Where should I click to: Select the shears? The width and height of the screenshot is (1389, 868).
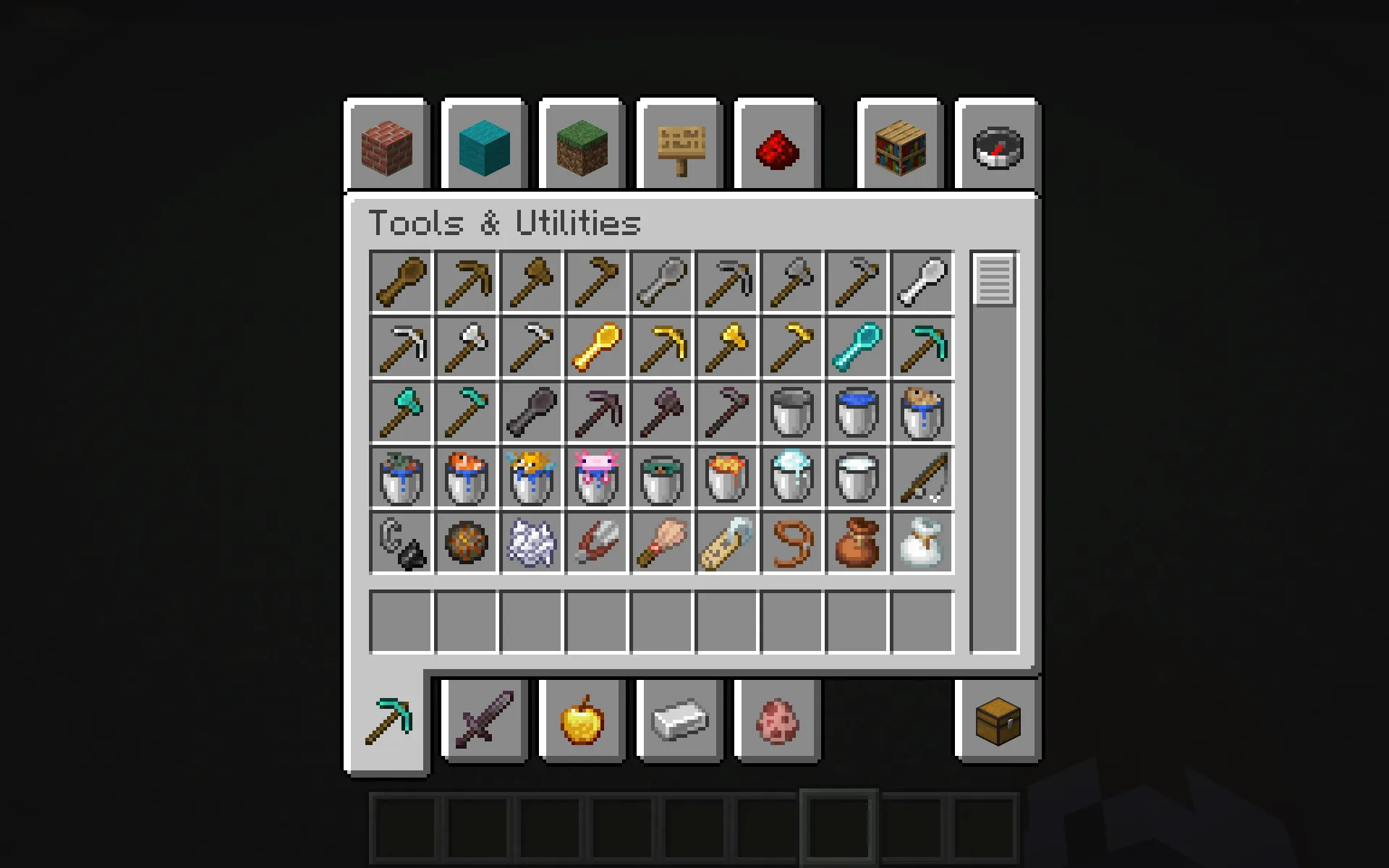[x=597, y=542]
